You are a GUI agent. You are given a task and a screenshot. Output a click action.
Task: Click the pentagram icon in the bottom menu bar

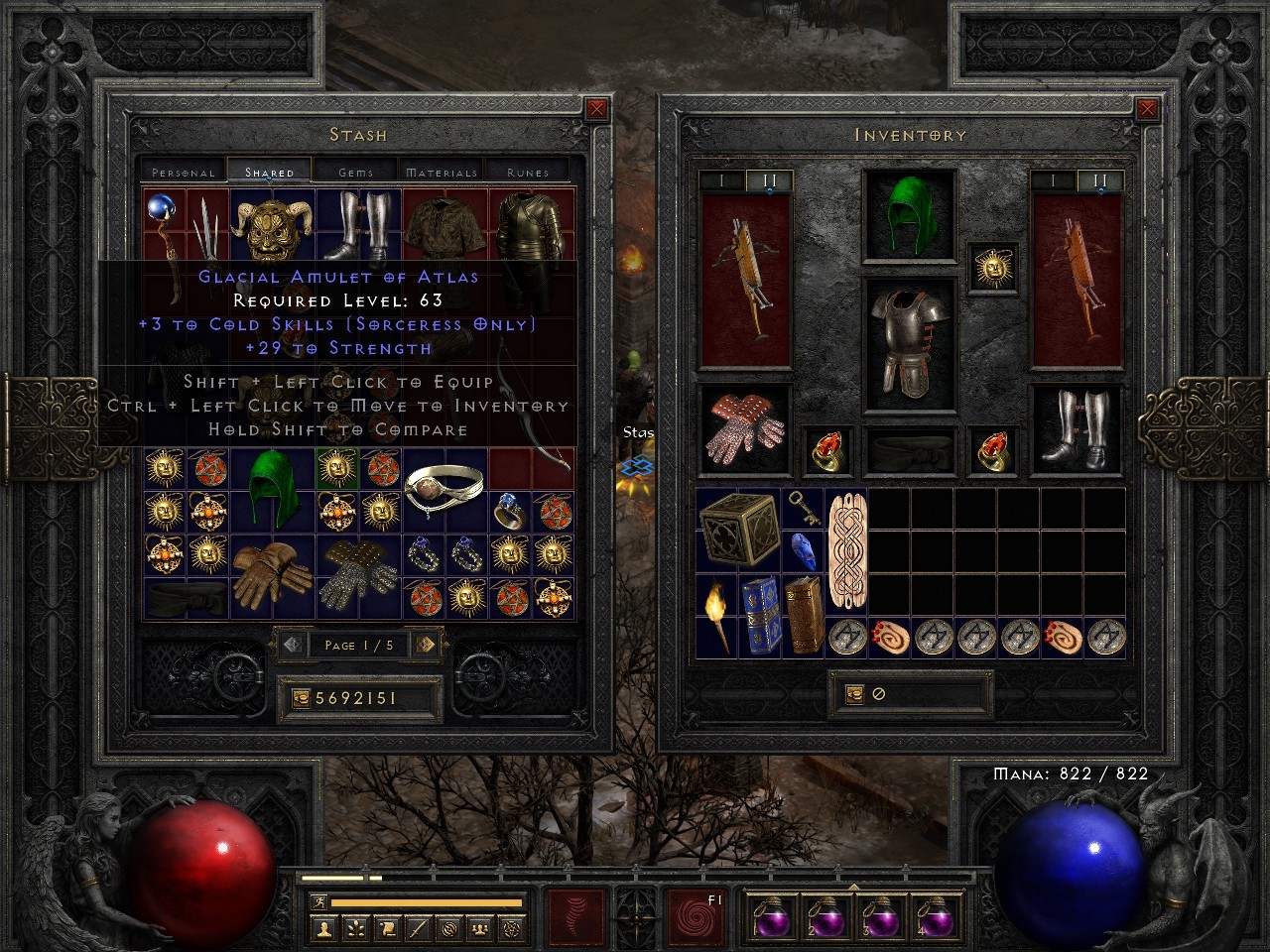512,929
